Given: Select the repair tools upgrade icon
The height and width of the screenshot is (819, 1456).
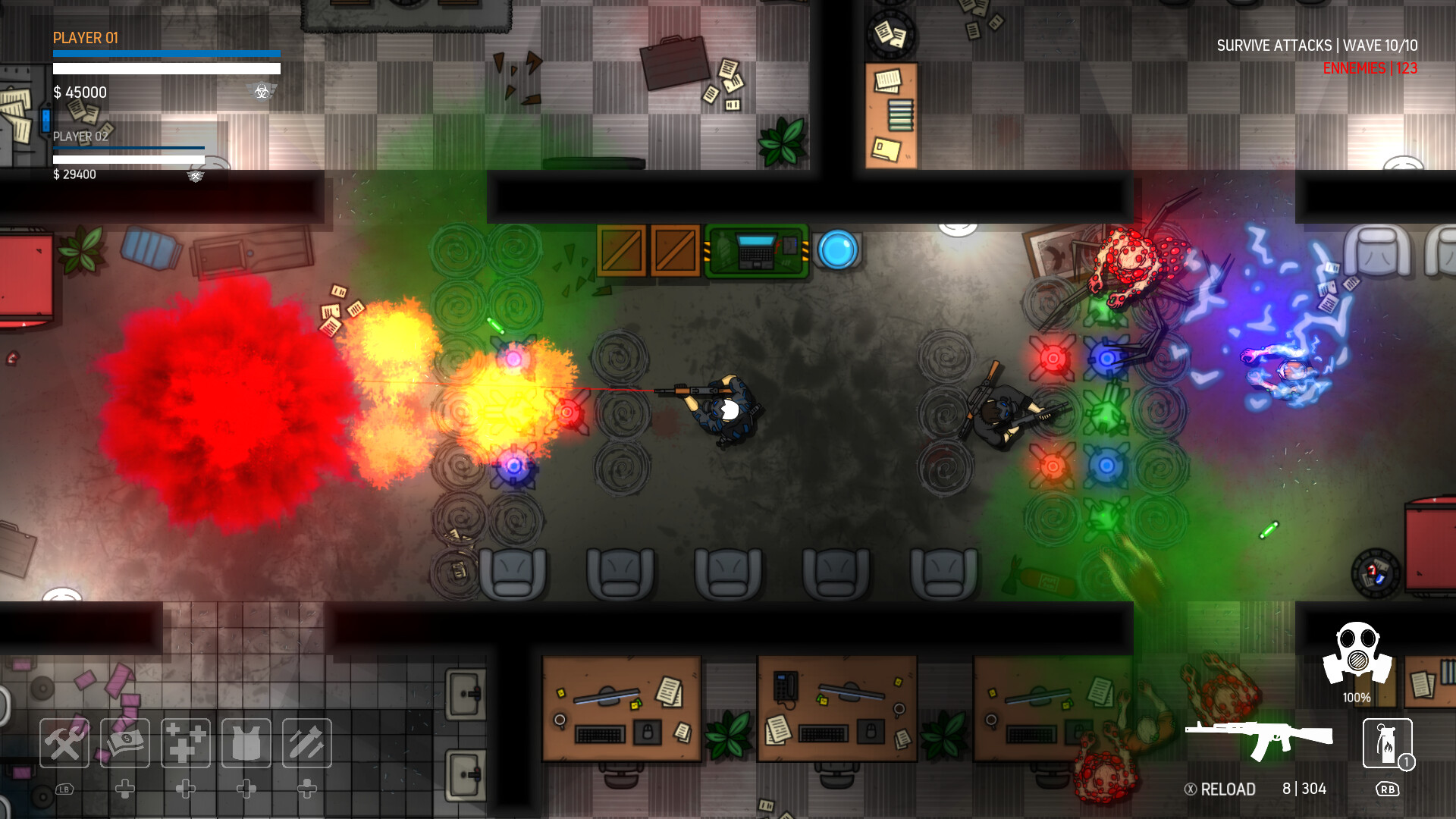Looking at the screenshot, I should click(64, 743).
